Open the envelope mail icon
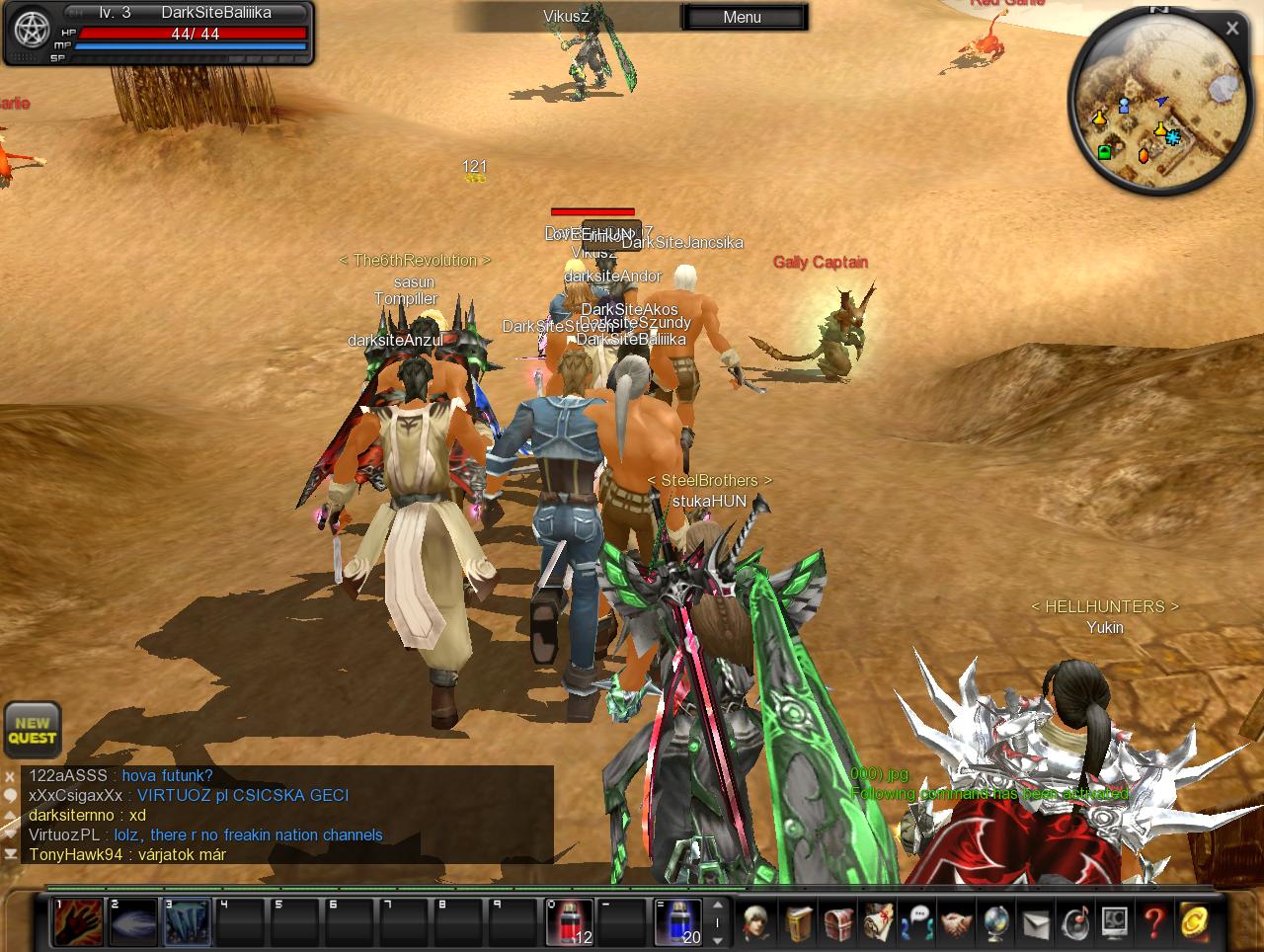 coord(1035,922)
